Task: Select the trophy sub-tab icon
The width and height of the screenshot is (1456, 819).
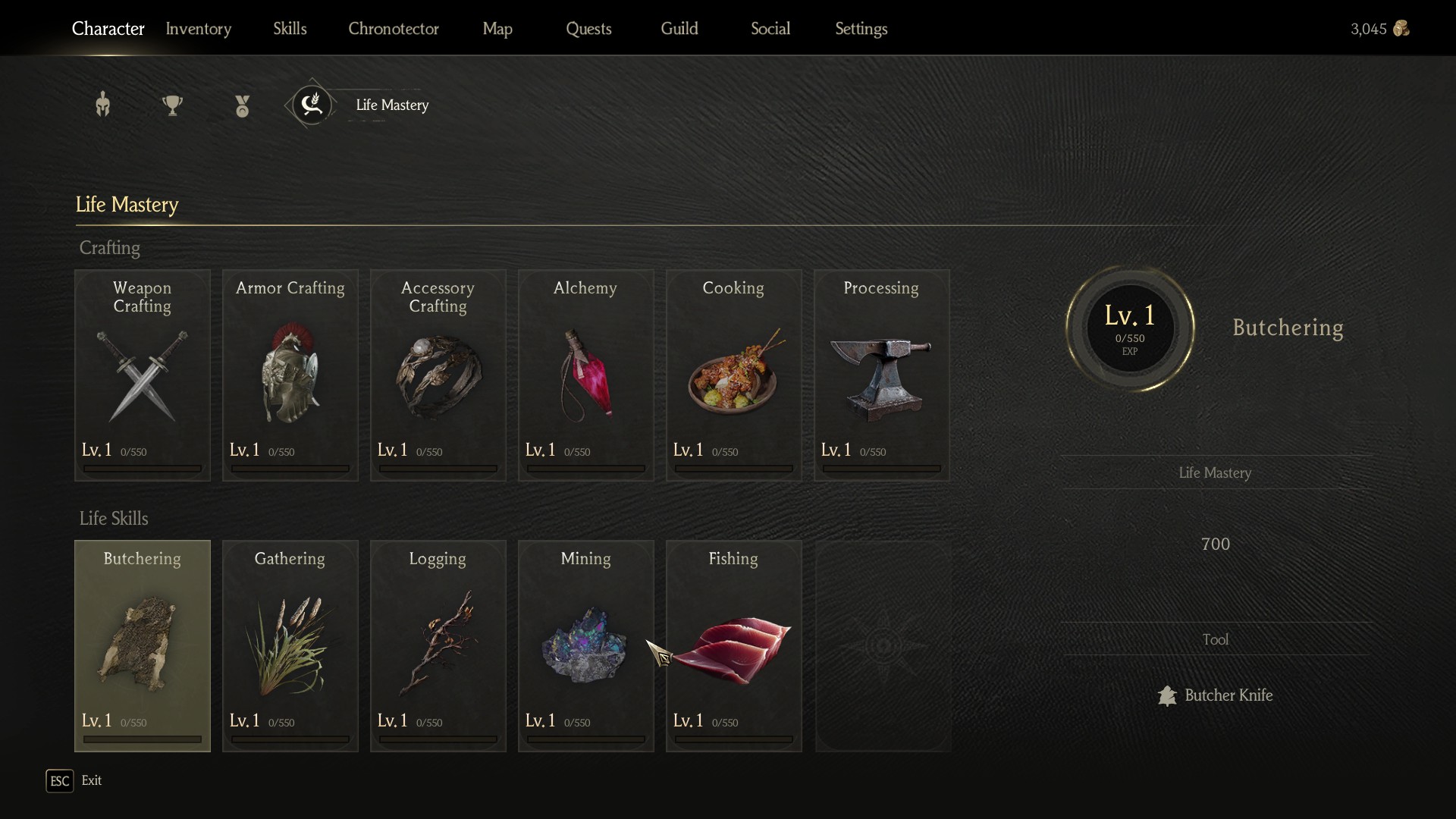Action: coord(172,105)
